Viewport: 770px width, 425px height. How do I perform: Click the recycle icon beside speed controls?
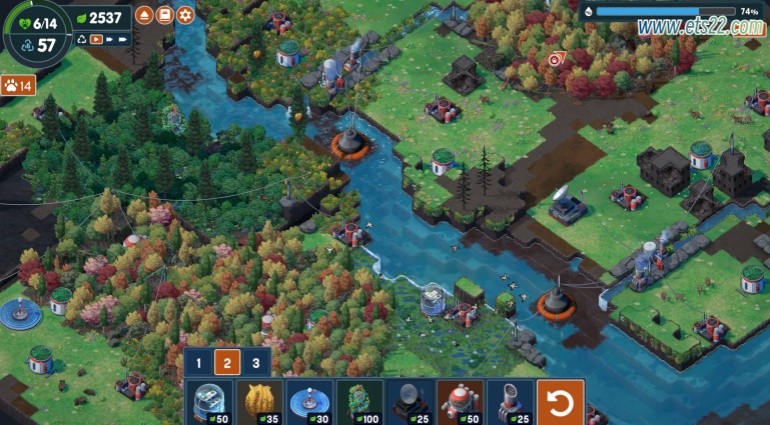[x=82, y=40]
